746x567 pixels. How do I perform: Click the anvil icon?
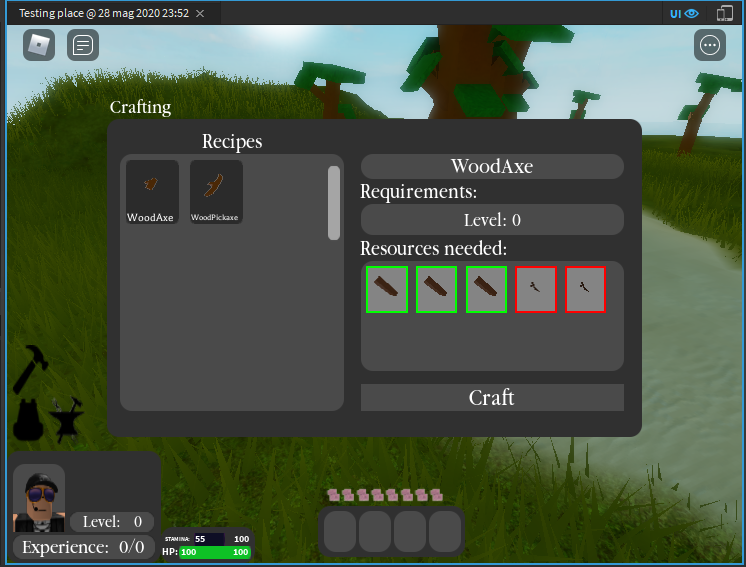pyautogui.click(x=68, y=421)
